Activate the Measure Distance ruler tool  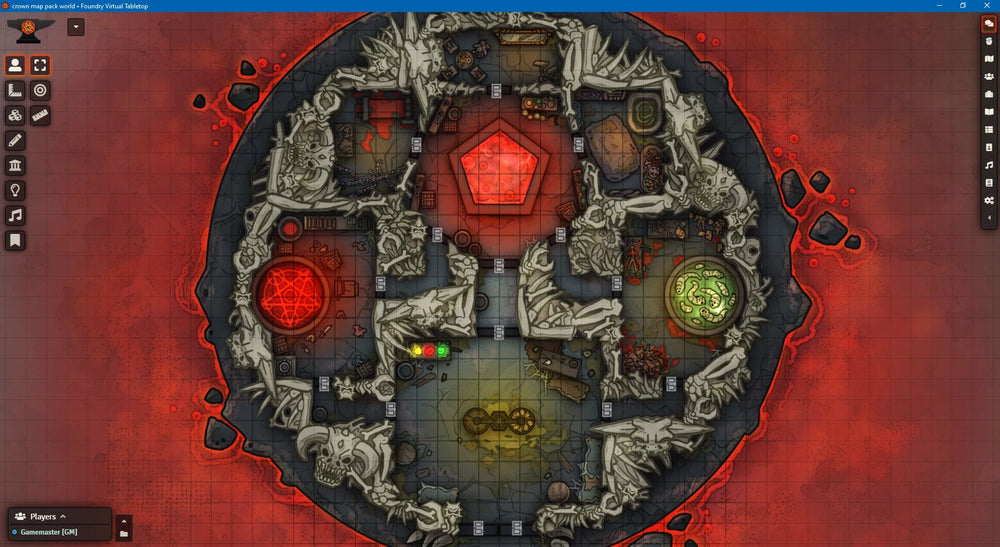tap(40, 116)
